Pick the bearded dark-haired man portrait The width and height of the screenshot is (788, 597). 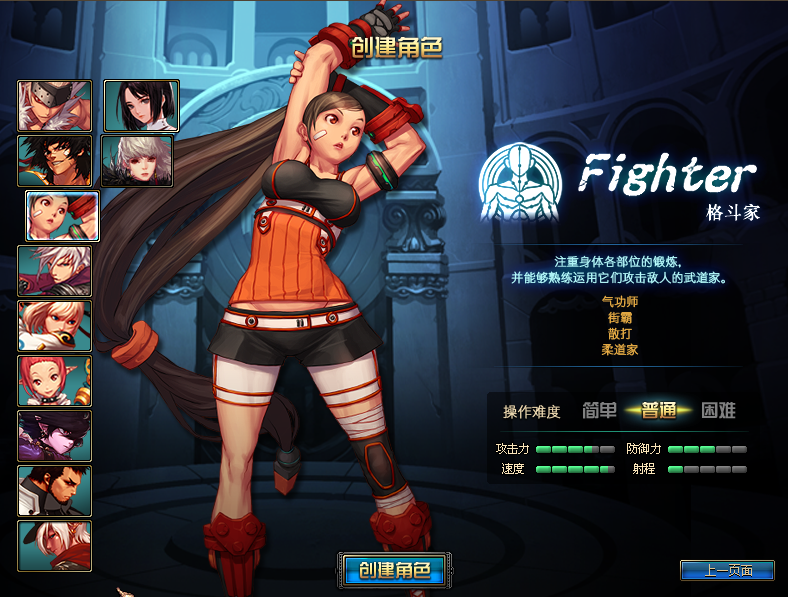pos(54,491)
